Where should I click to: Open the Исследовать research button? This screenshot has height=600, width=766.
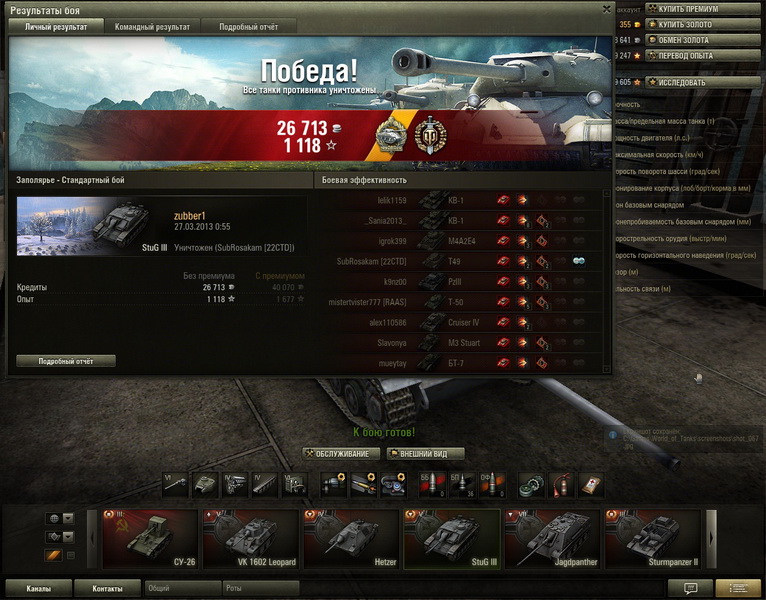pos(703,82)
